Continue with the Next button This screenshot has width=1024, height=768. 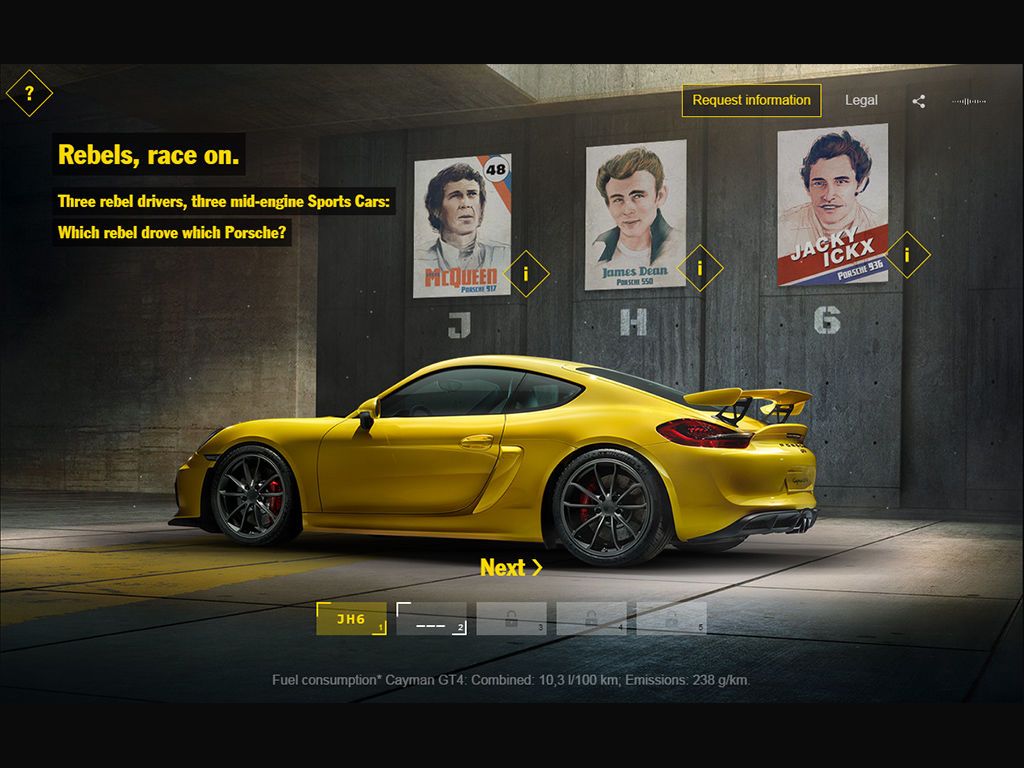[511, 568]
